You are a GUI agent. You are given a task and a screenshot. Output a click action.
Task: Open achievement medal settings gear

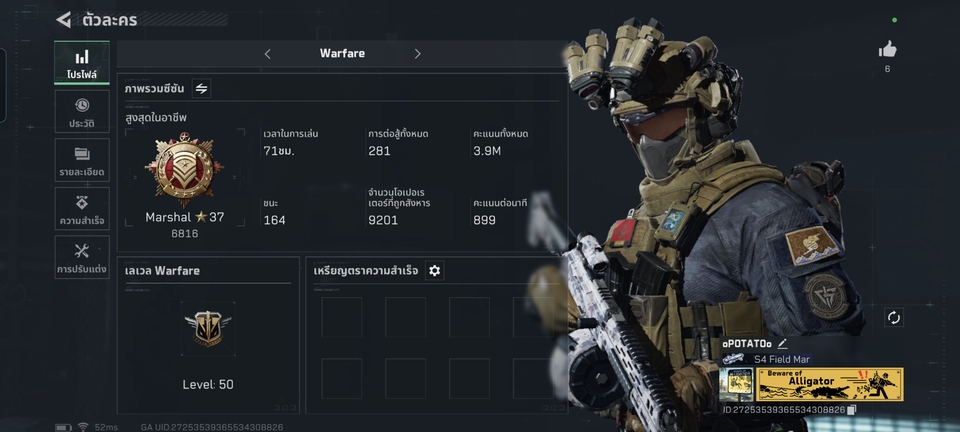(434, 271)
